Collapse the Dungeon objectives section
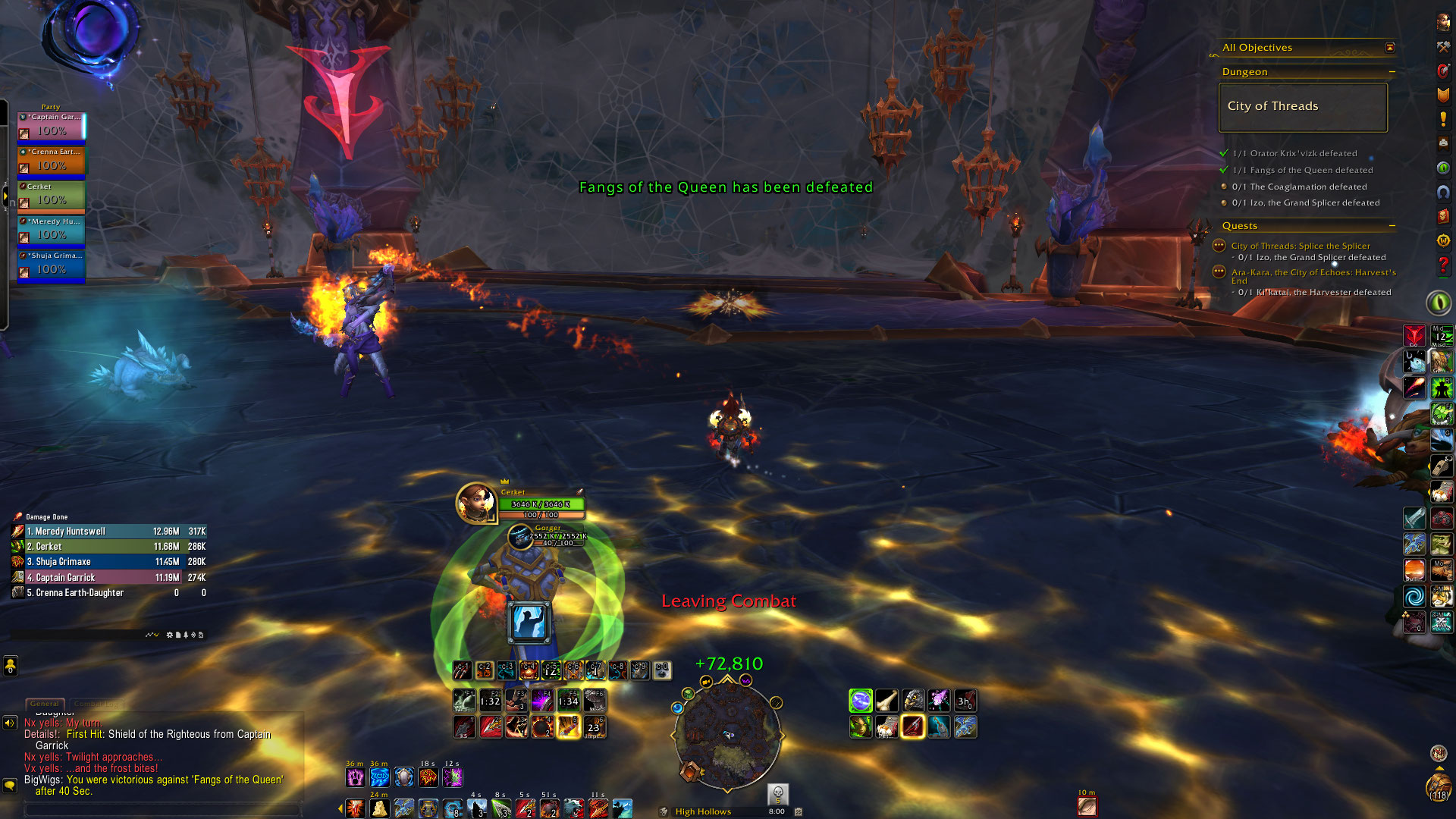1456x819 pixels. click(1392, 72)
